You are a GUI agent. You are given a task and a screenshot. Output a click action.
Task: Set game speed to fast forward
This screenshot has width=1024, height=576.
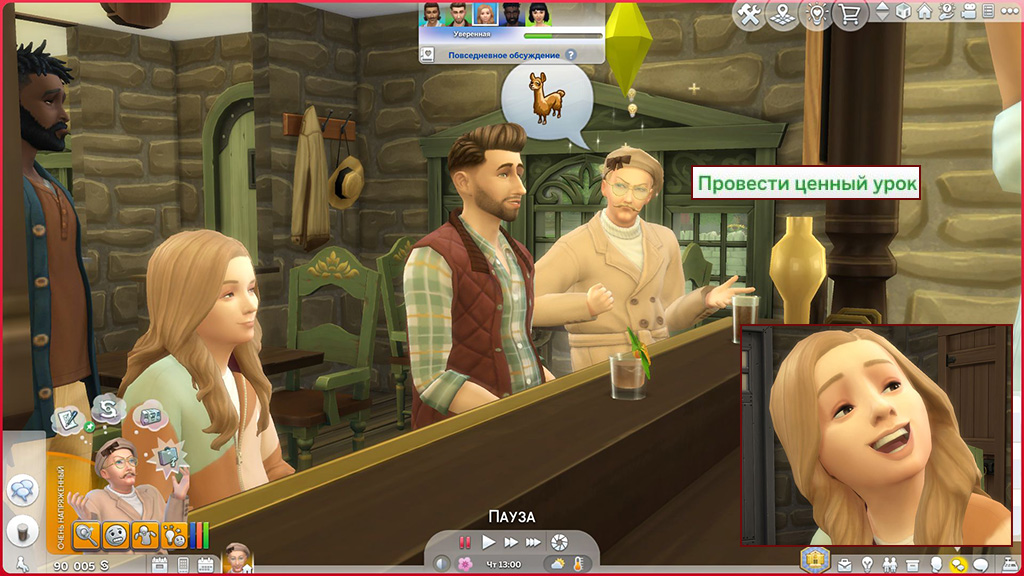[x=511, y=542]
